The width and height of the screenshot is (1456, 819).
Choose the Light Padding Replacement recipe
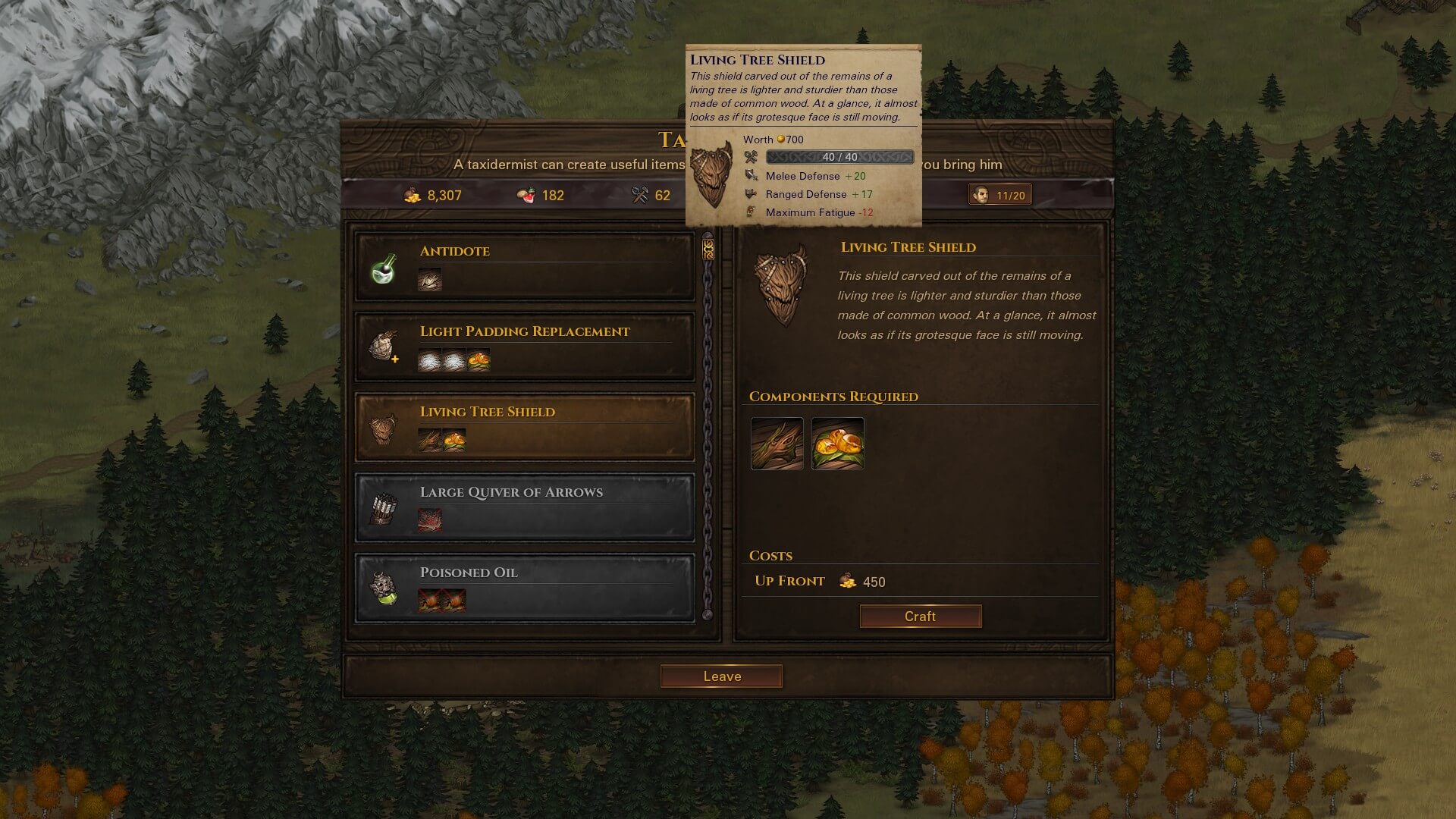tap(524, 347)
